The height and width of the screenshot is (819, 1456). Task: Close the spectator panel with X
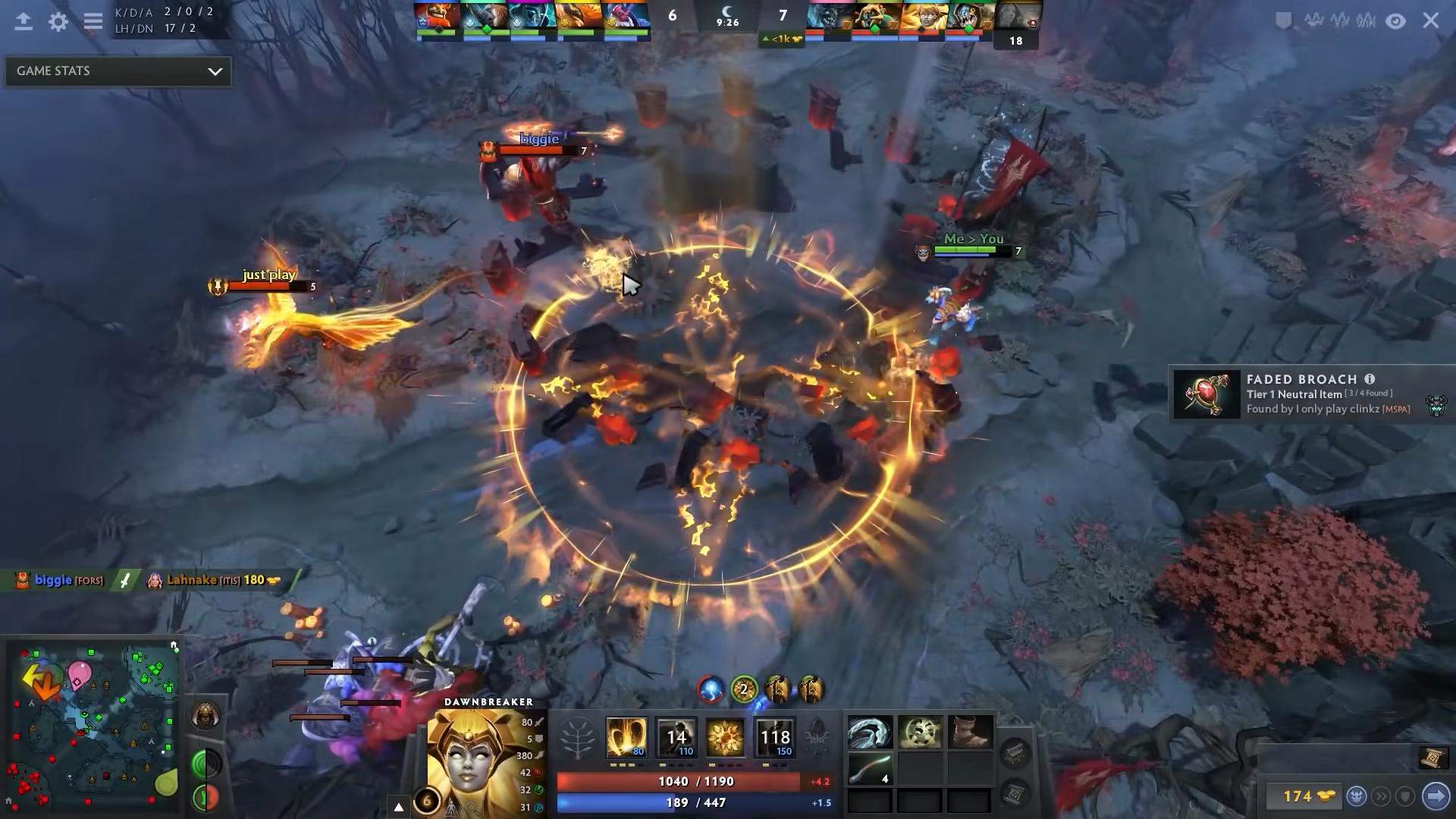(1430, 20)
